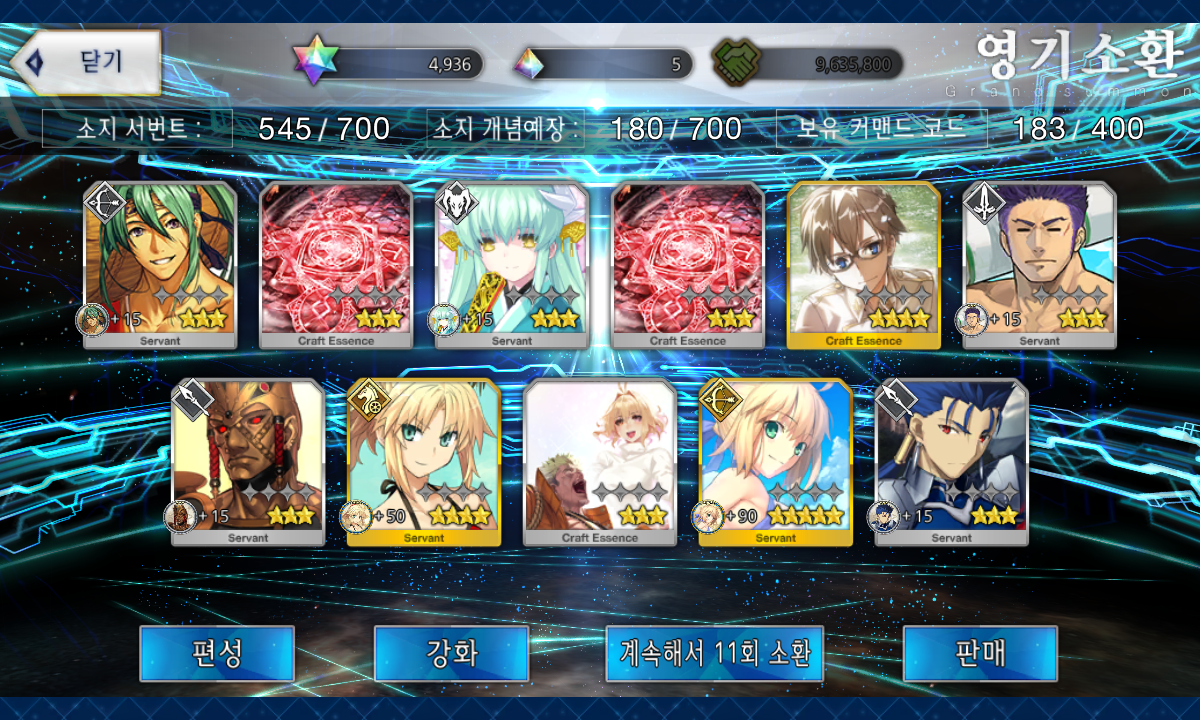Image resolution: width=1200 pixels, height=720 pixels.
Task: Close the summon results with 닫기
Action: pyautogui.click(x=87, y=62)
